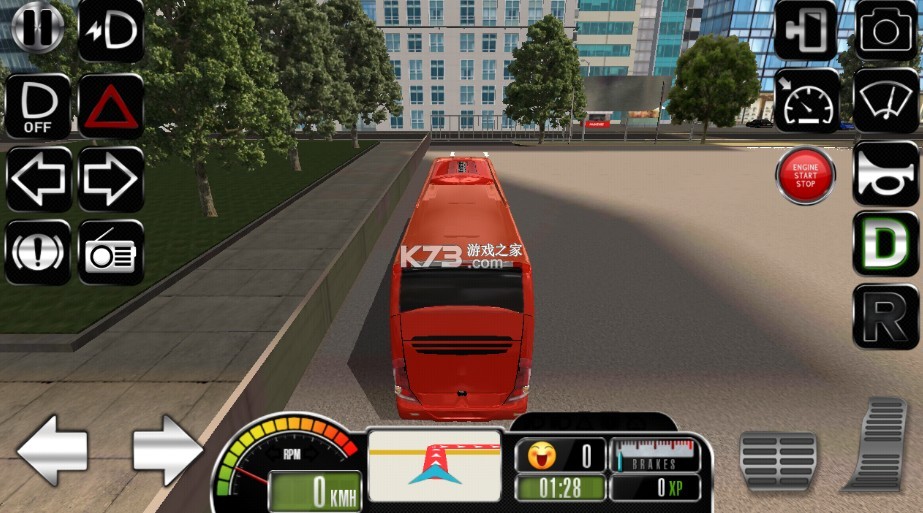Shift into Drive gear
The height and width of the screenshot is (513, 923).
point(886,243)
